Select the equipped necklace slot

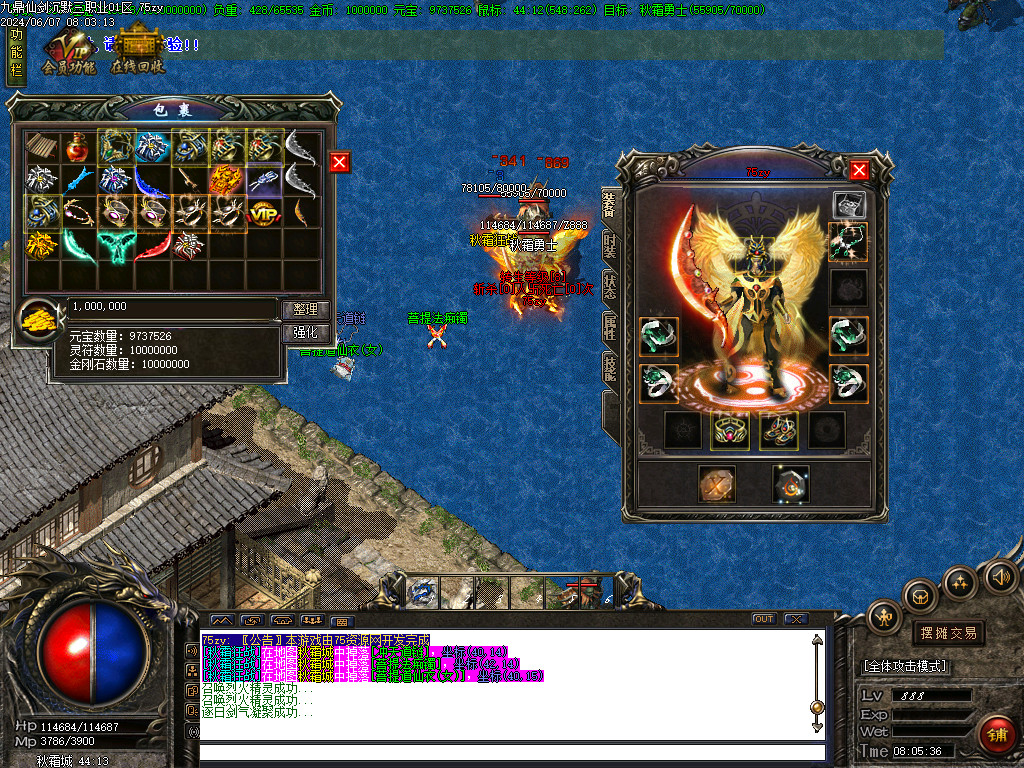848,242
